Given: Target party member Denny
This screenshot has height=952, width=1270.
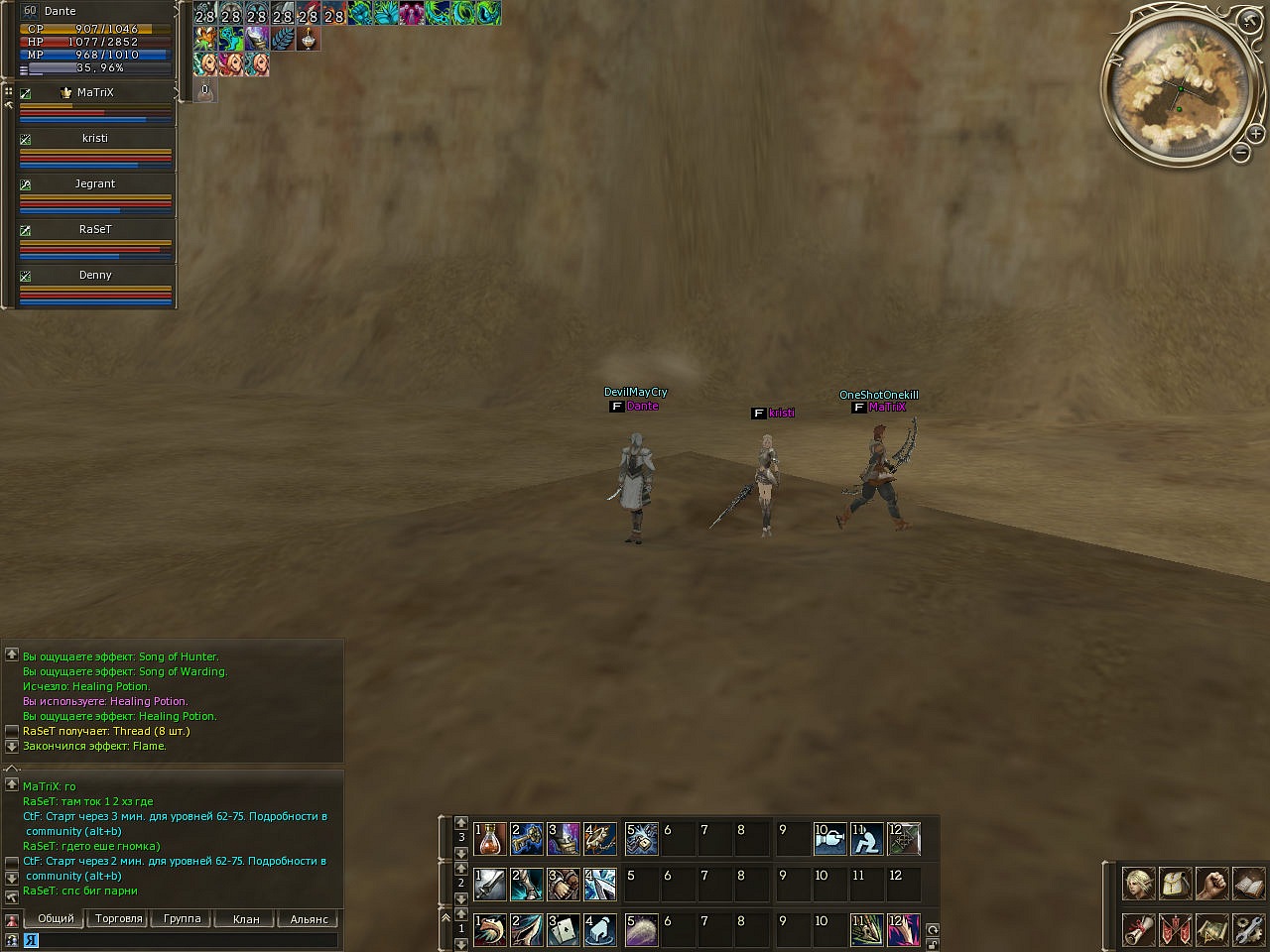Looking at the screenshot, I should [95, 276].
